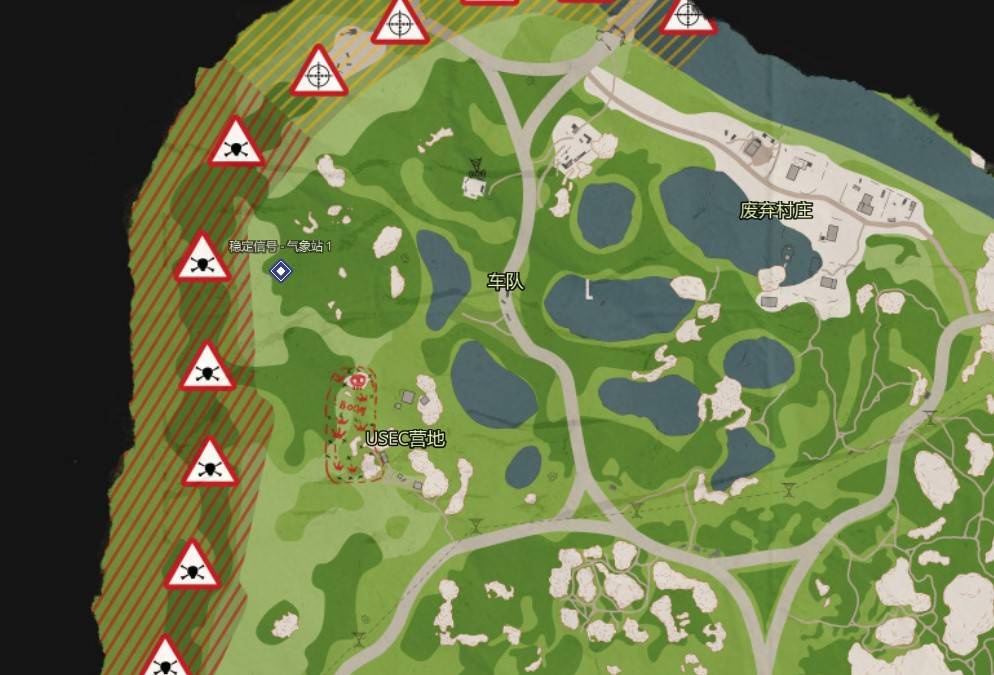Select the USEC营地 location label
Image resolution: width=994 pixels, height=675 pixels.
tap(405, 438)
